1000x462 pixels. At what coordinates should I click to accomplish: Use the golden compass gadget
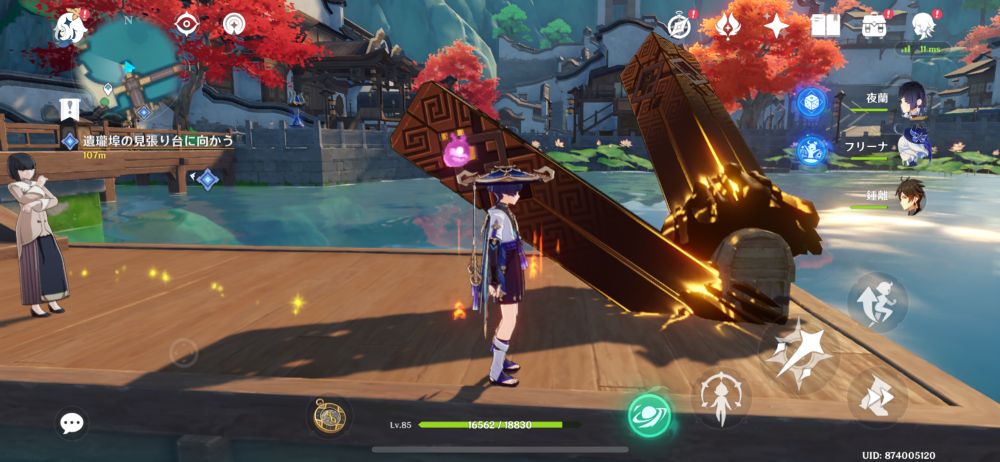pos(329,416)
